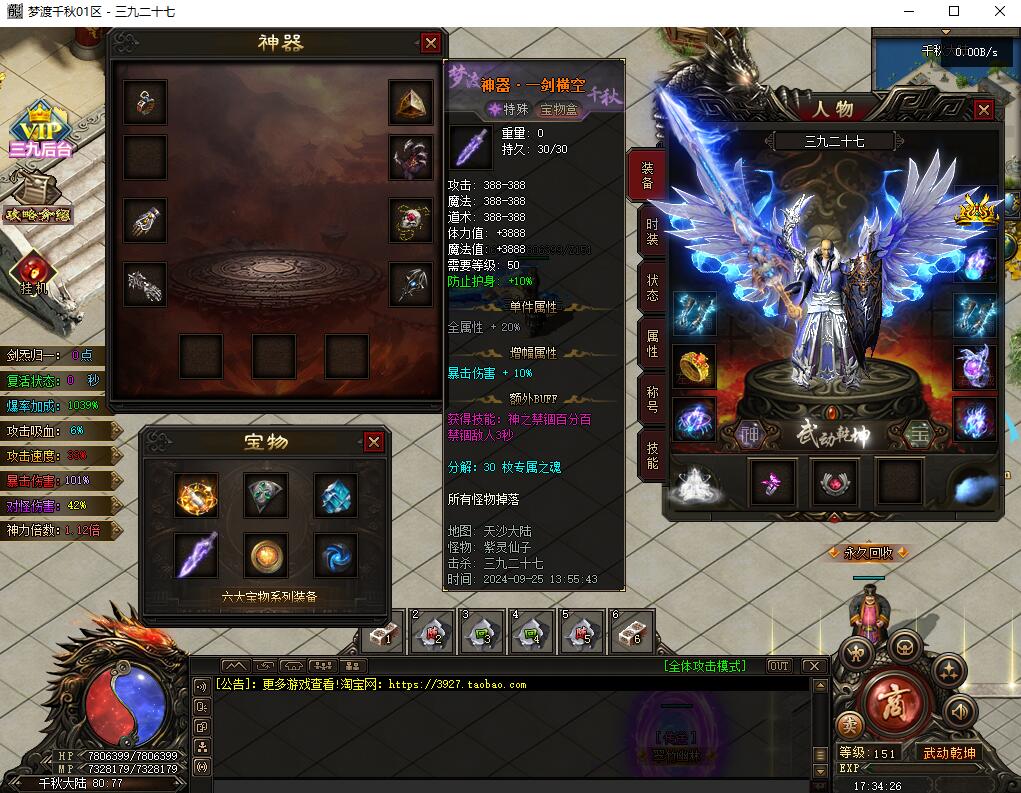Close the chat panel with X

tap(814, 666)
